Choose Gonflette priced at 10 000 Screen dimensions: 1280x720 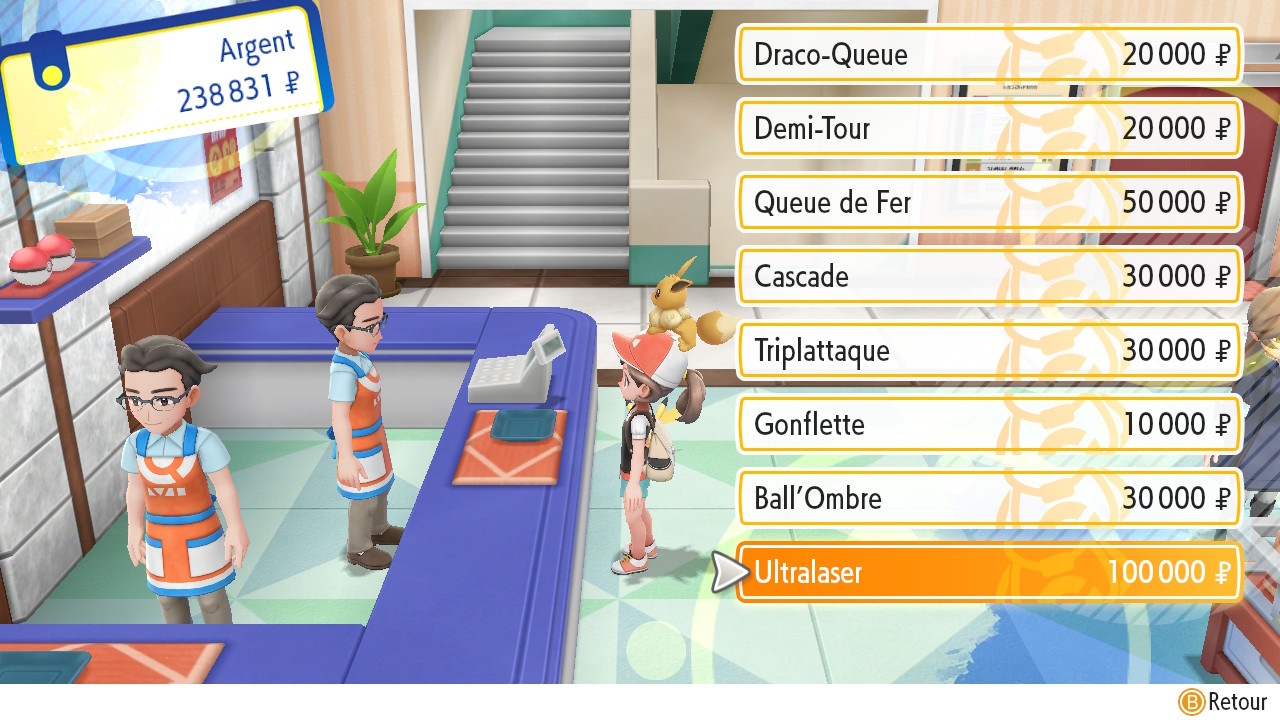(988, 424)
